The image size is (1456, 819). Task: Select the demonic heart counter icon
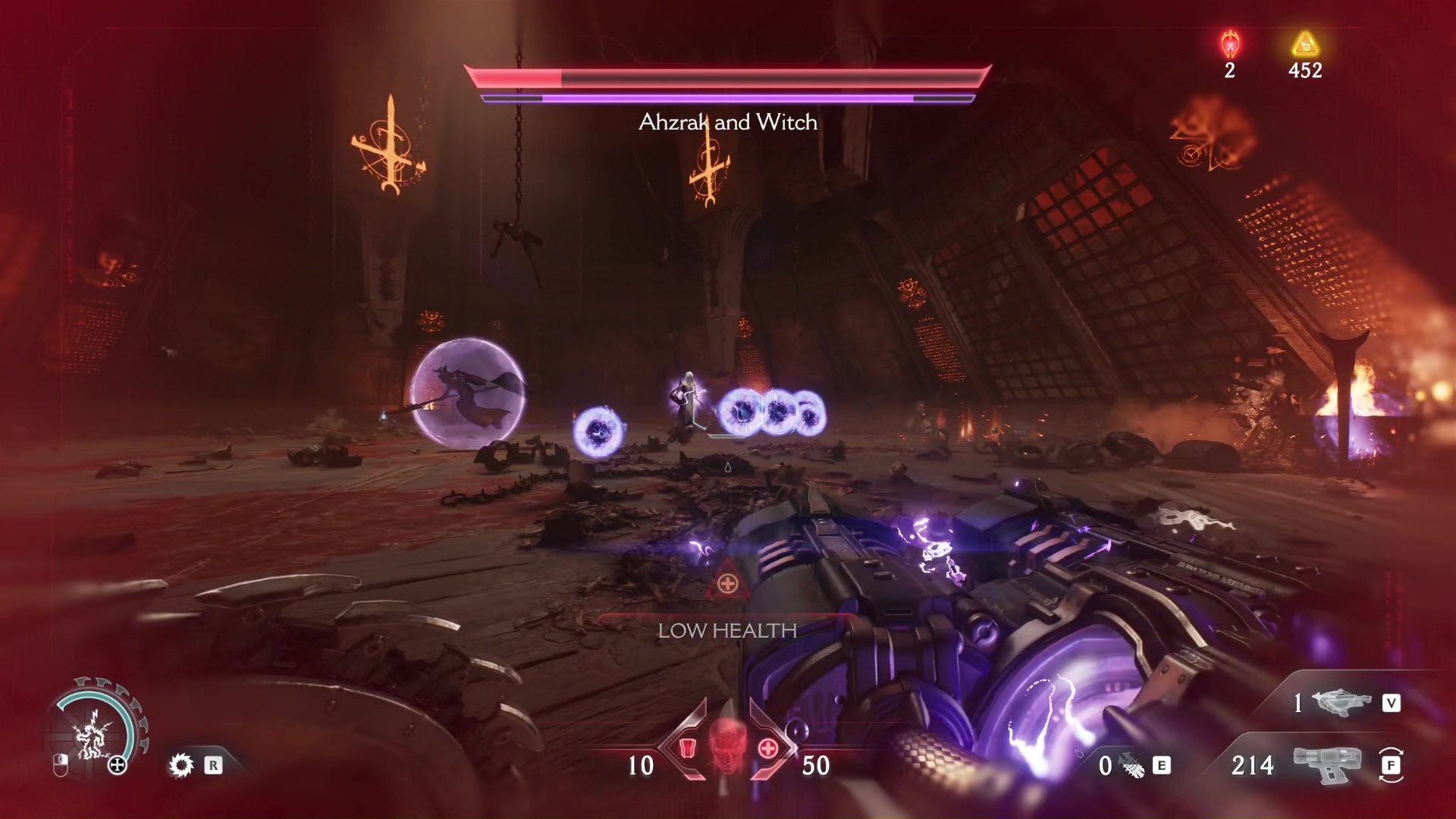[1229, 42]
